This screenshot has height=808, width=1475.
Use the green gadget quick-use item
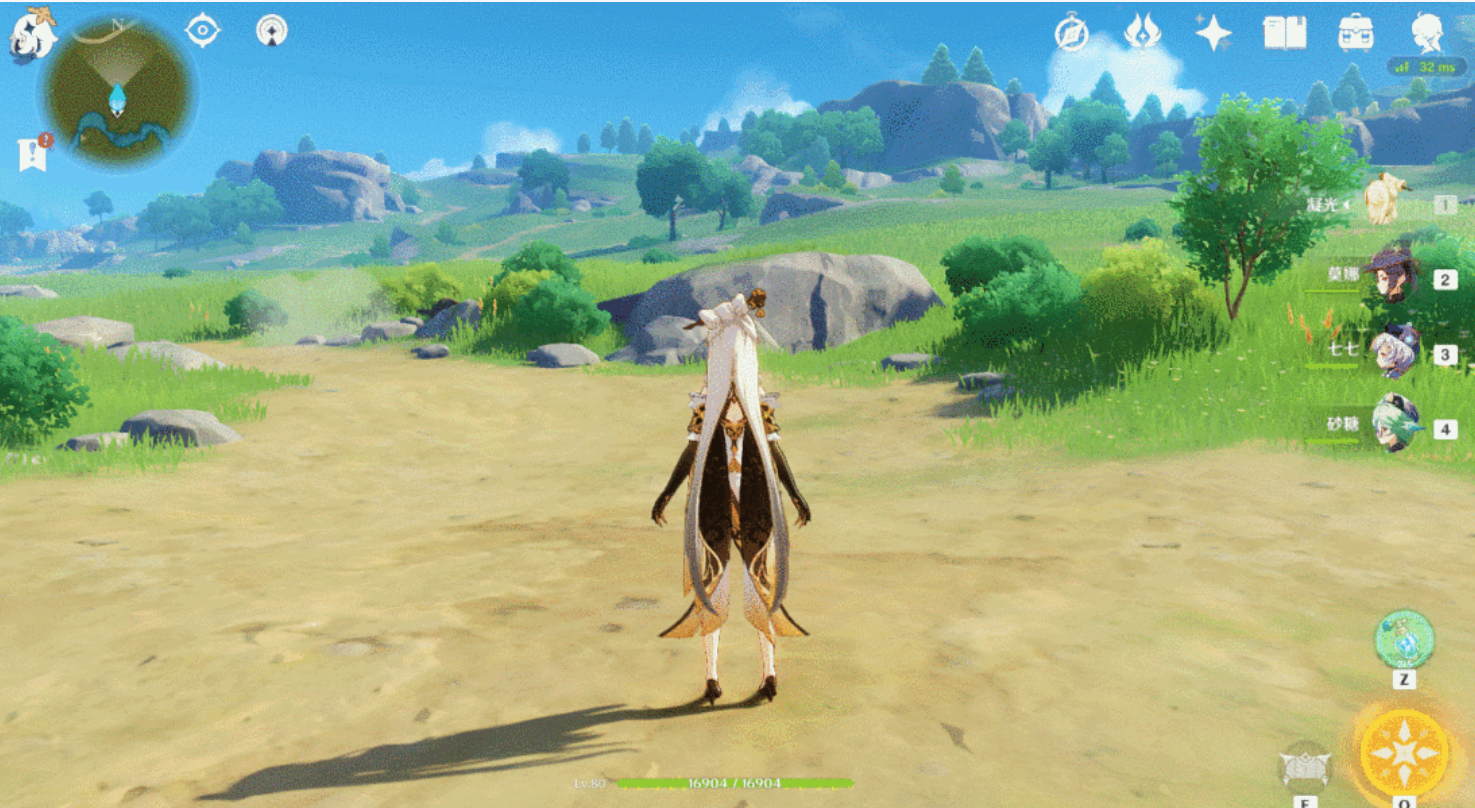click(x=1404, y=640)
